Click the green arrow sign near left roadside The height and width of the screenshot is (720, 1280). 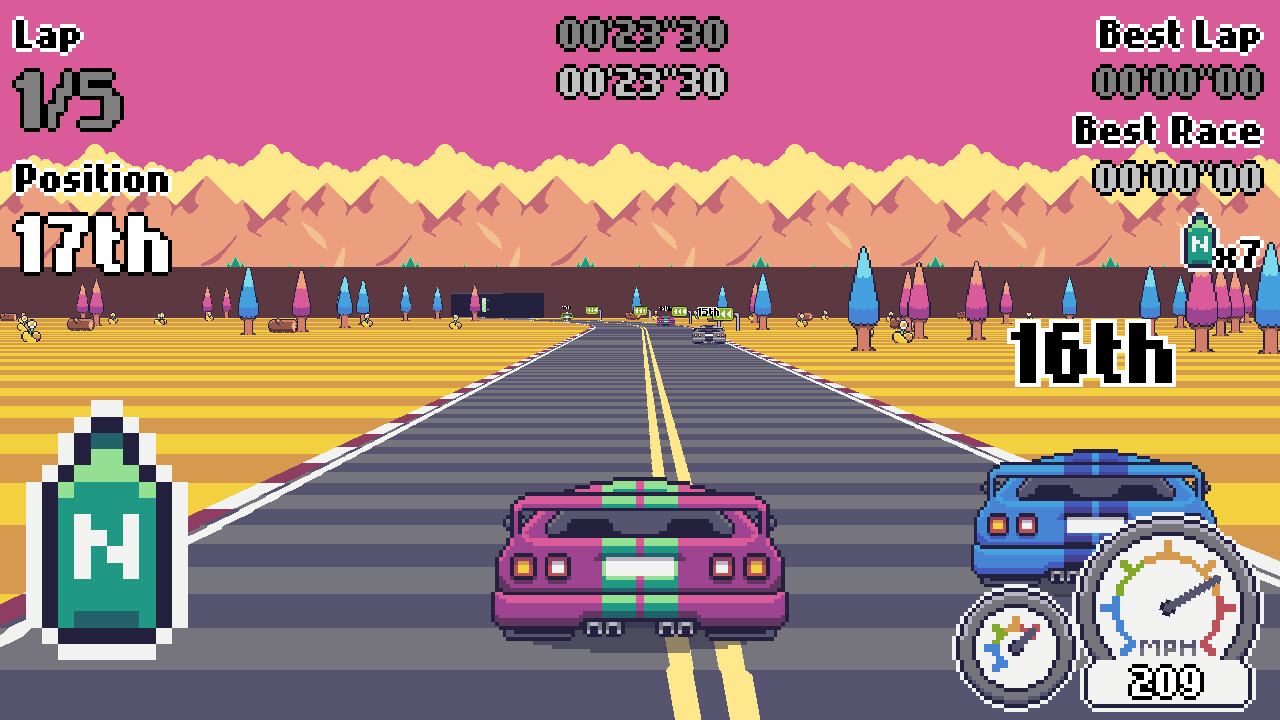pyautogui.click(x=591, y=310)
